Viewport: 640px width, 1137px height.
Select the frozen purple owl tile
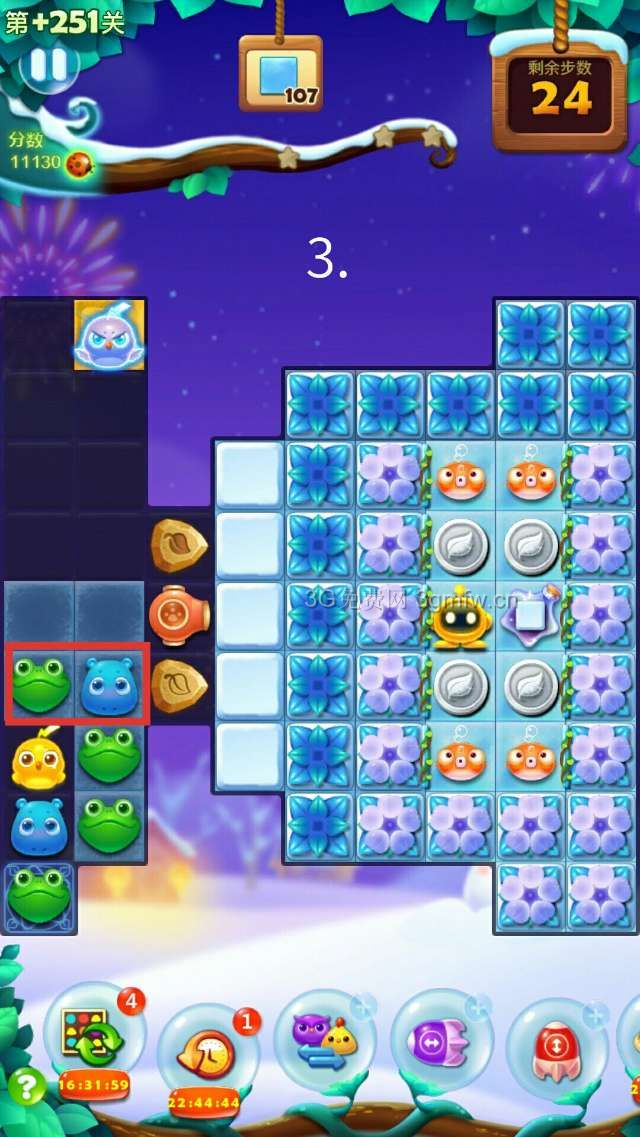[109, 335]
